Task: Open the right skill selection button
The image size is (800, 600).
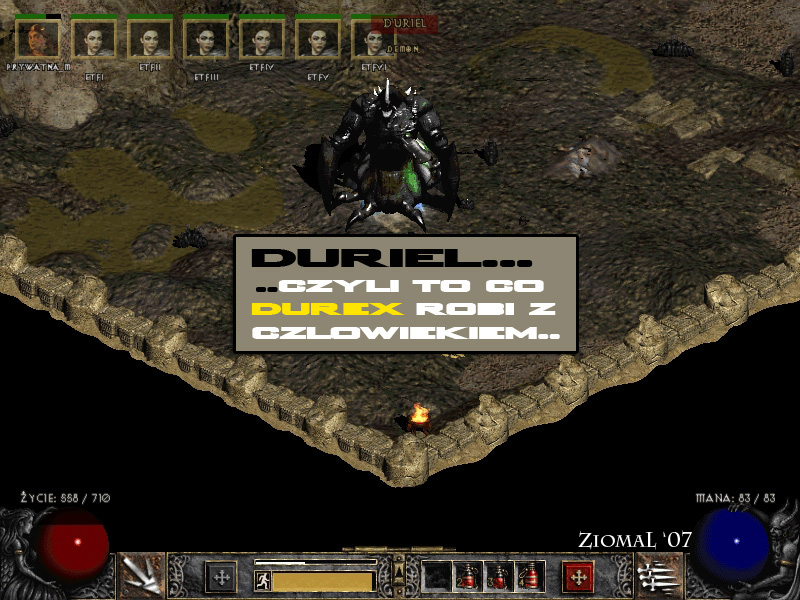Action: coord(656,577)
